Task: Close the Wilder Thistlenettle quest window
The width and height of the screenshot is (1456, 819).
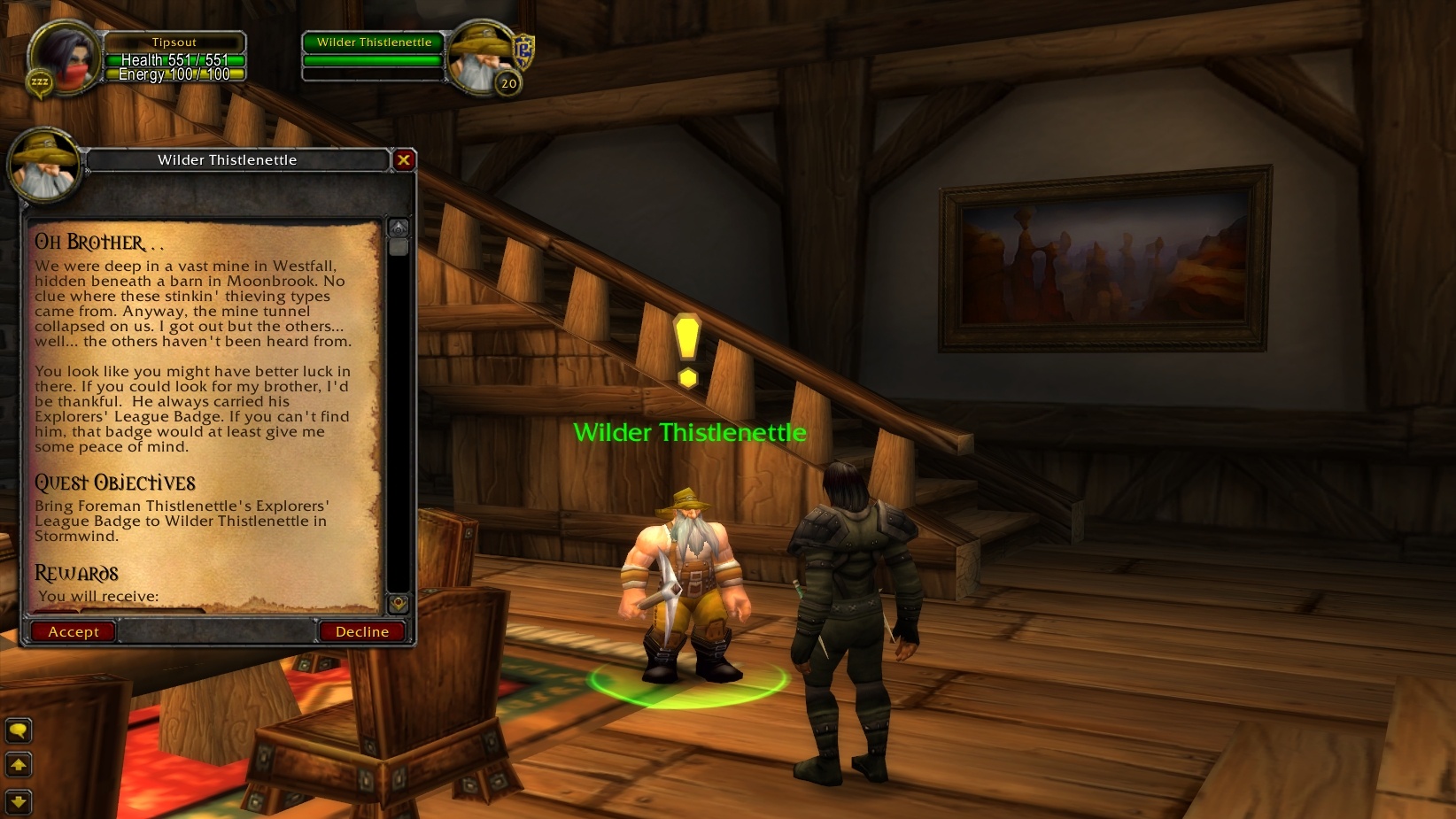Action: point(404,159)
